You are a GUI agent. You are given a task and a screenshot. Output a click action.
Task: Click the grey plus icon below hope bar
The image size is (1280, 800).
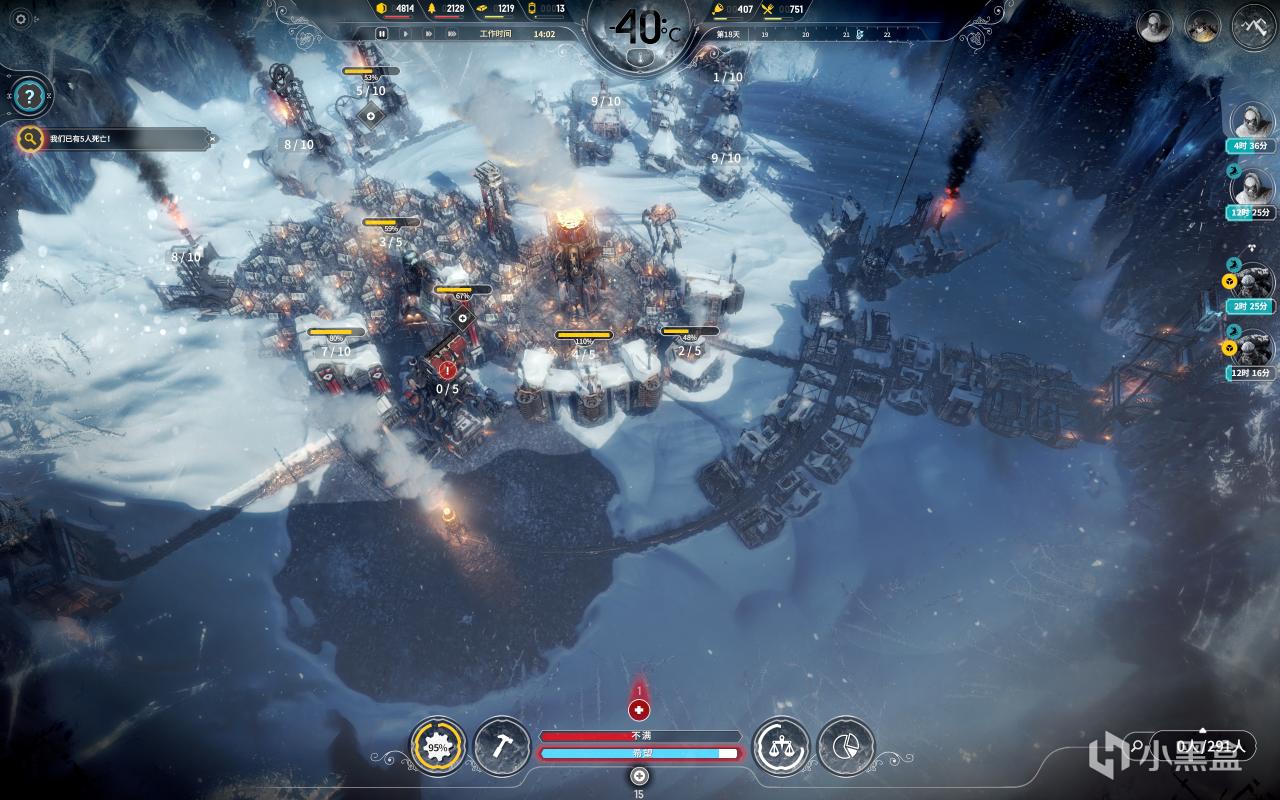pos(639,776)
